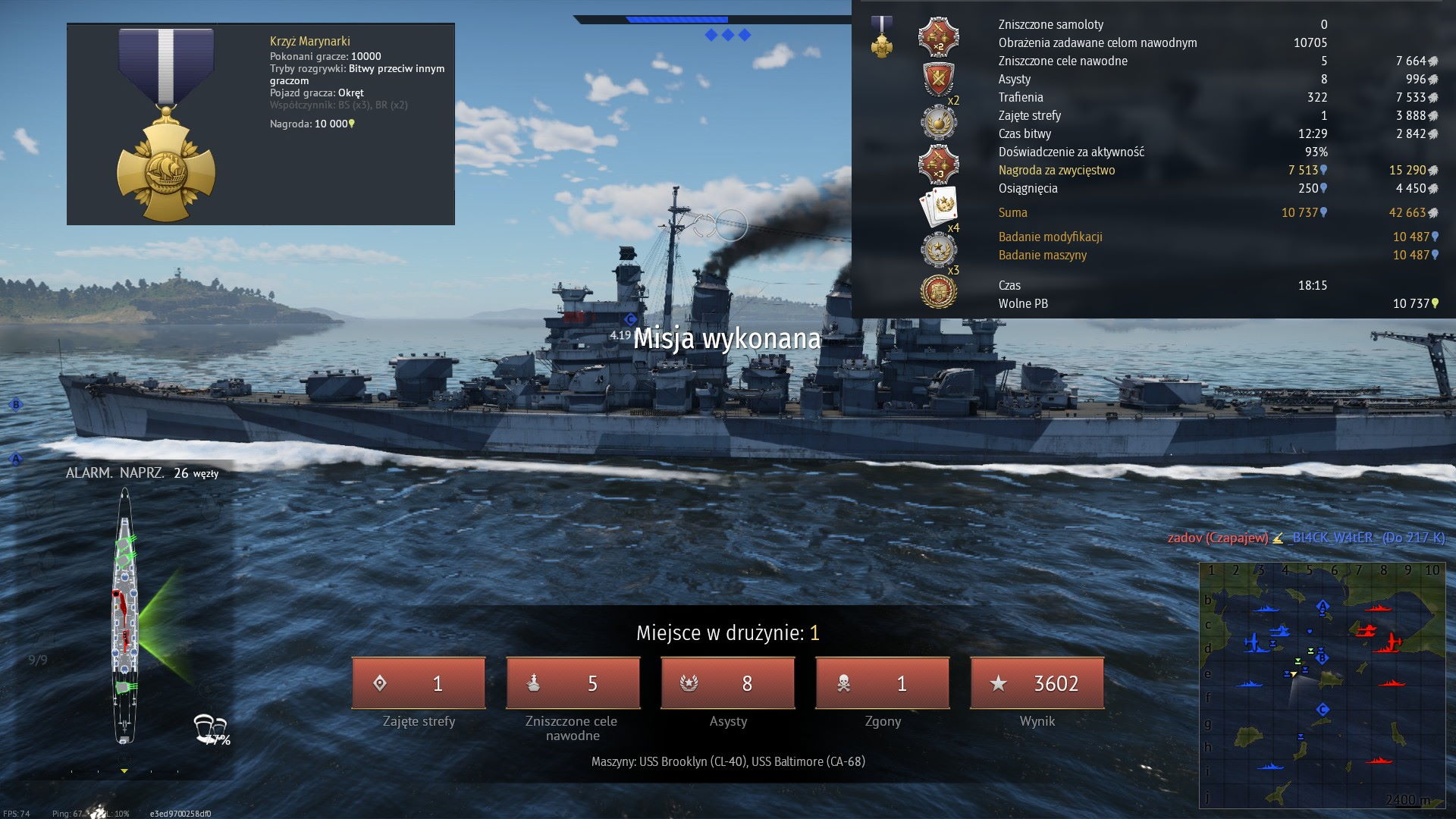The width and height of the screenshot is (1456, 819).
Task: Select the Wynik score tile
Action: pyautogui.click(x=1037, y=683)
